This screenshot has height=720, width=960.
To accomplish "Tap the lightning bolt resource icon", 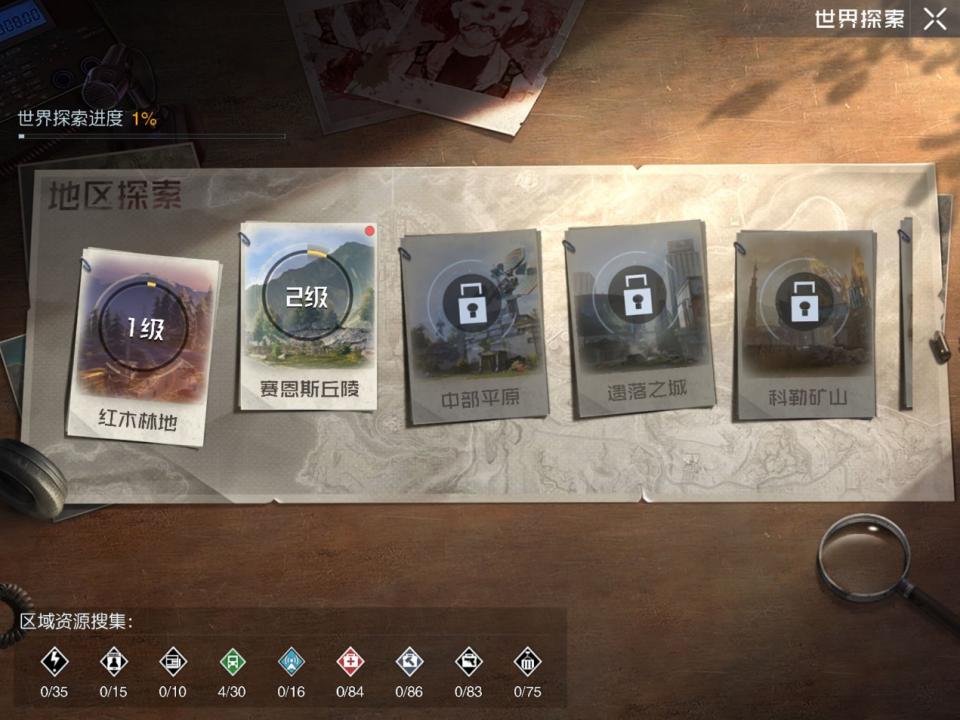I will [53, 661].
